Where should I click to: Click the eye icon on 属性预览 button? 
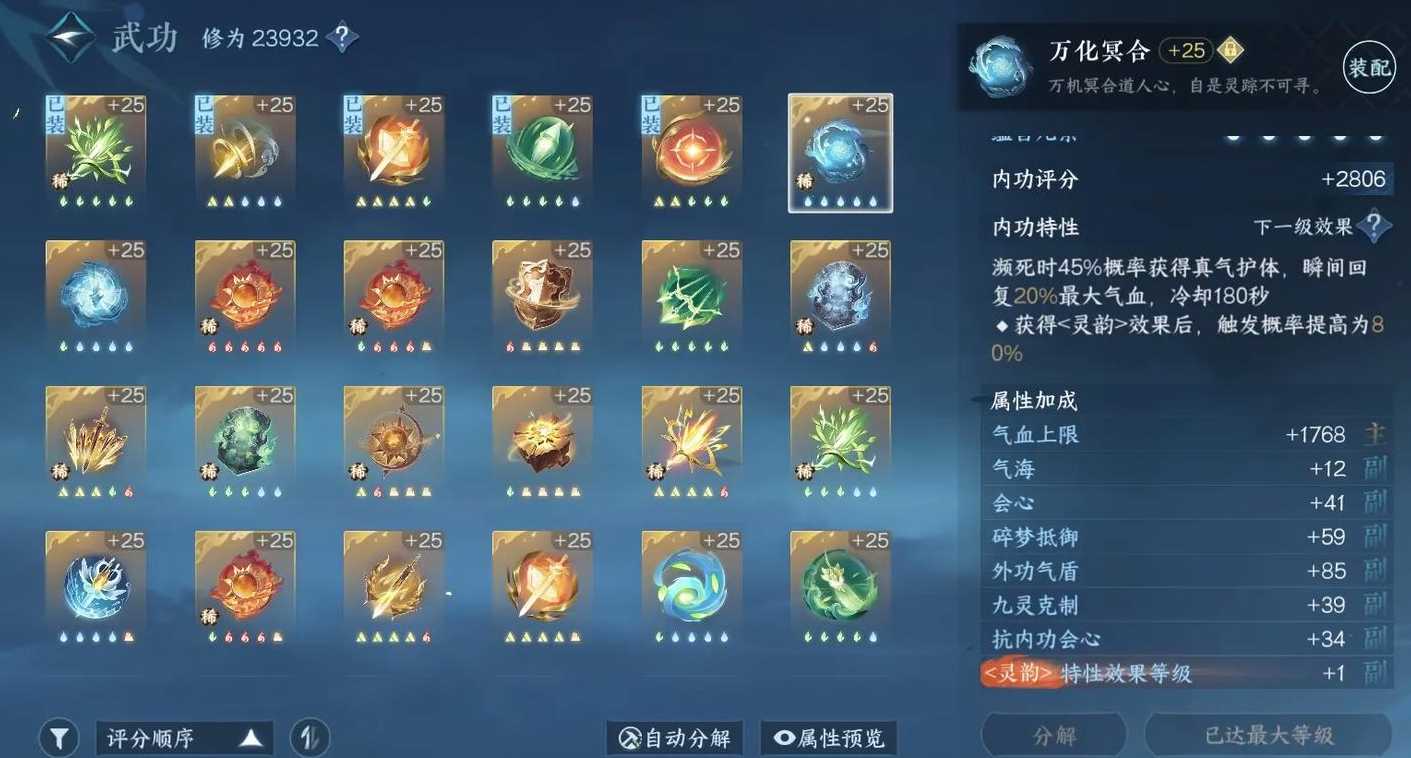tap(786, 737)
